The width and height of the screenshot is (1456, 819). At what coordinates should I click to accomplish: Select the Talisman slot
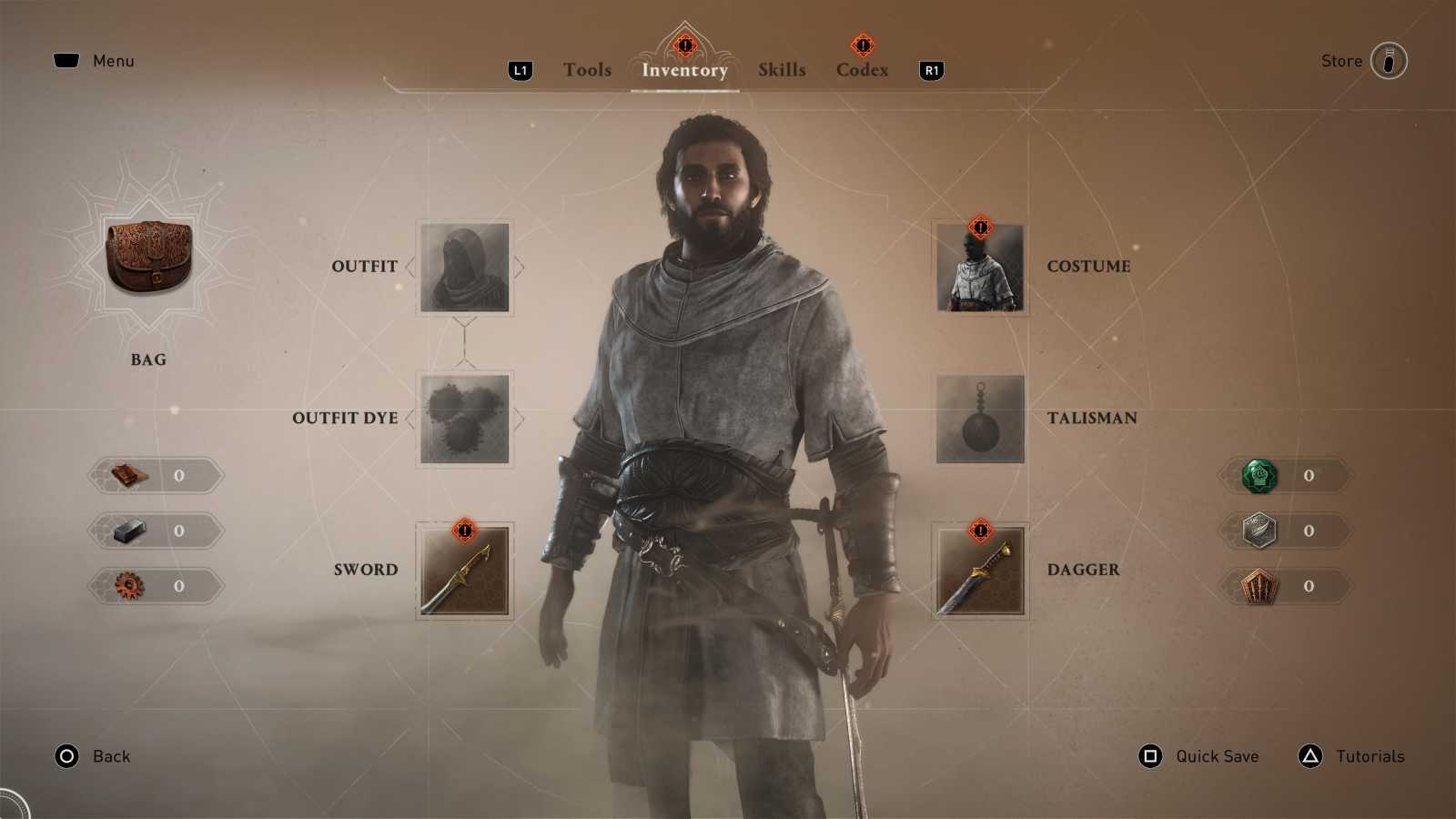980,418
